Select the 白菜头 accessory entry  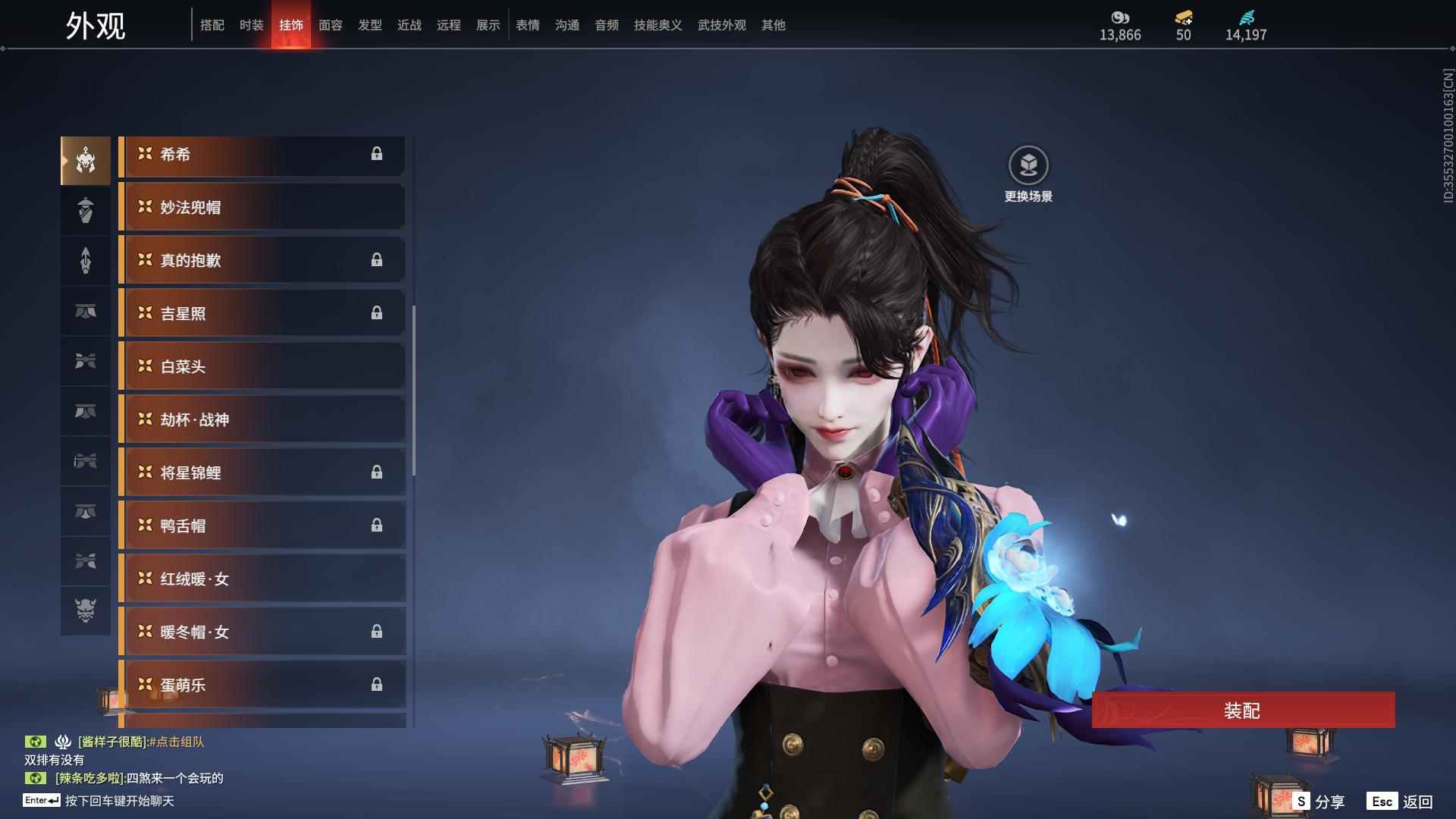[262, 366]
